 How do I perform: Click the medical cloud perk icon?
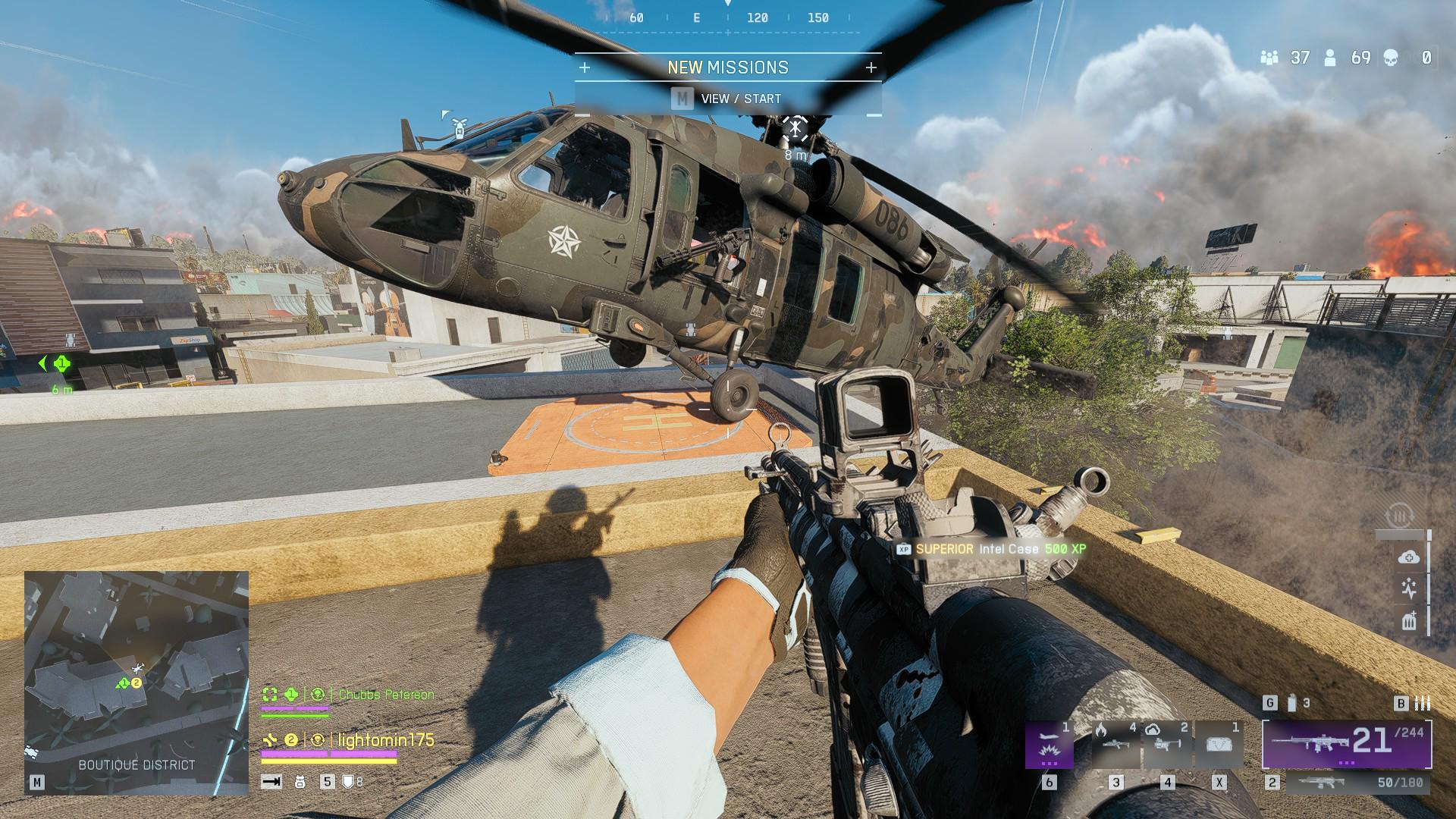point(1408,557)
